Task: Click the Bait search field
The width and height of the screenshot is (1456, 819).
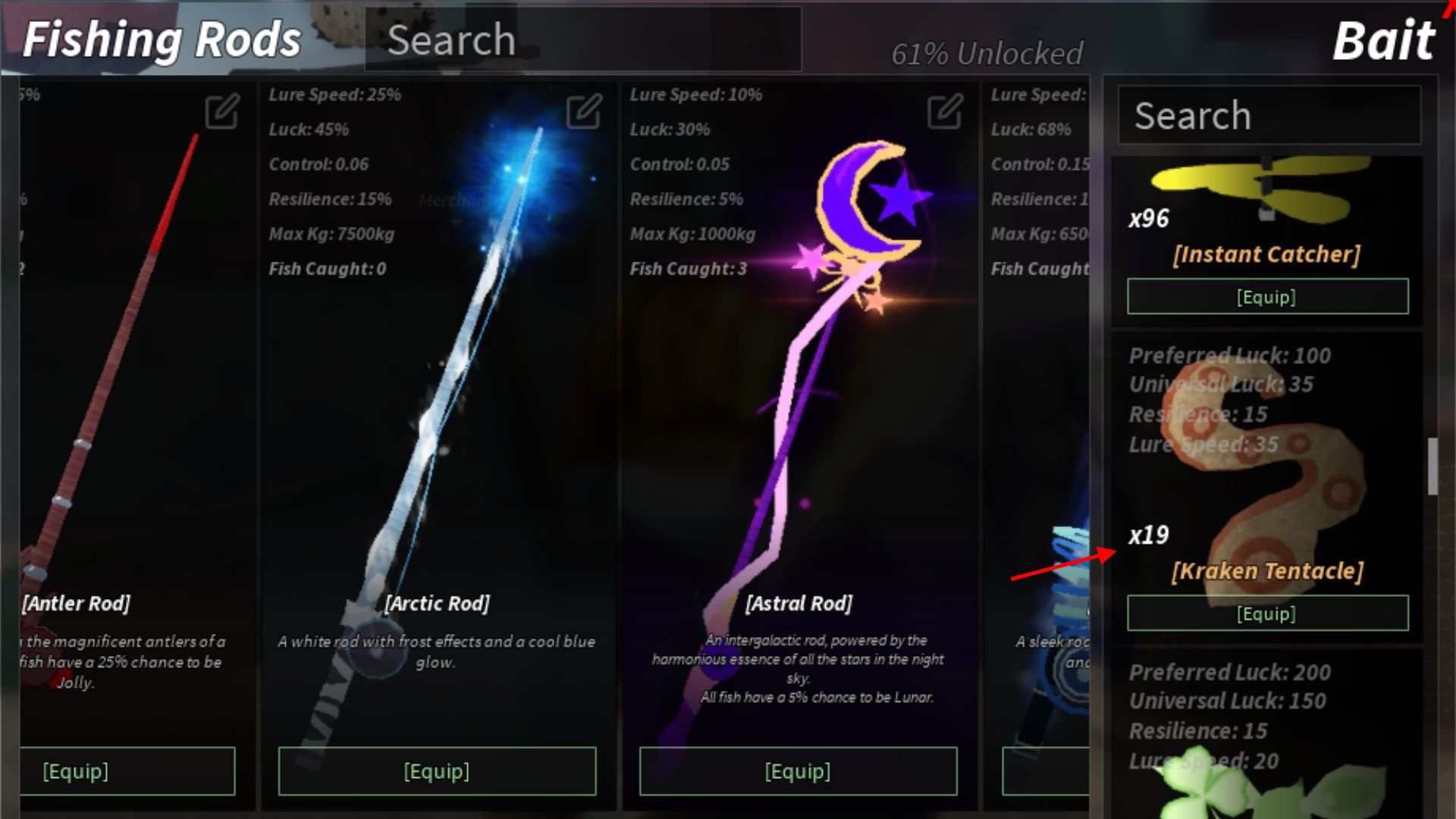Action: tap(1269, 115)
